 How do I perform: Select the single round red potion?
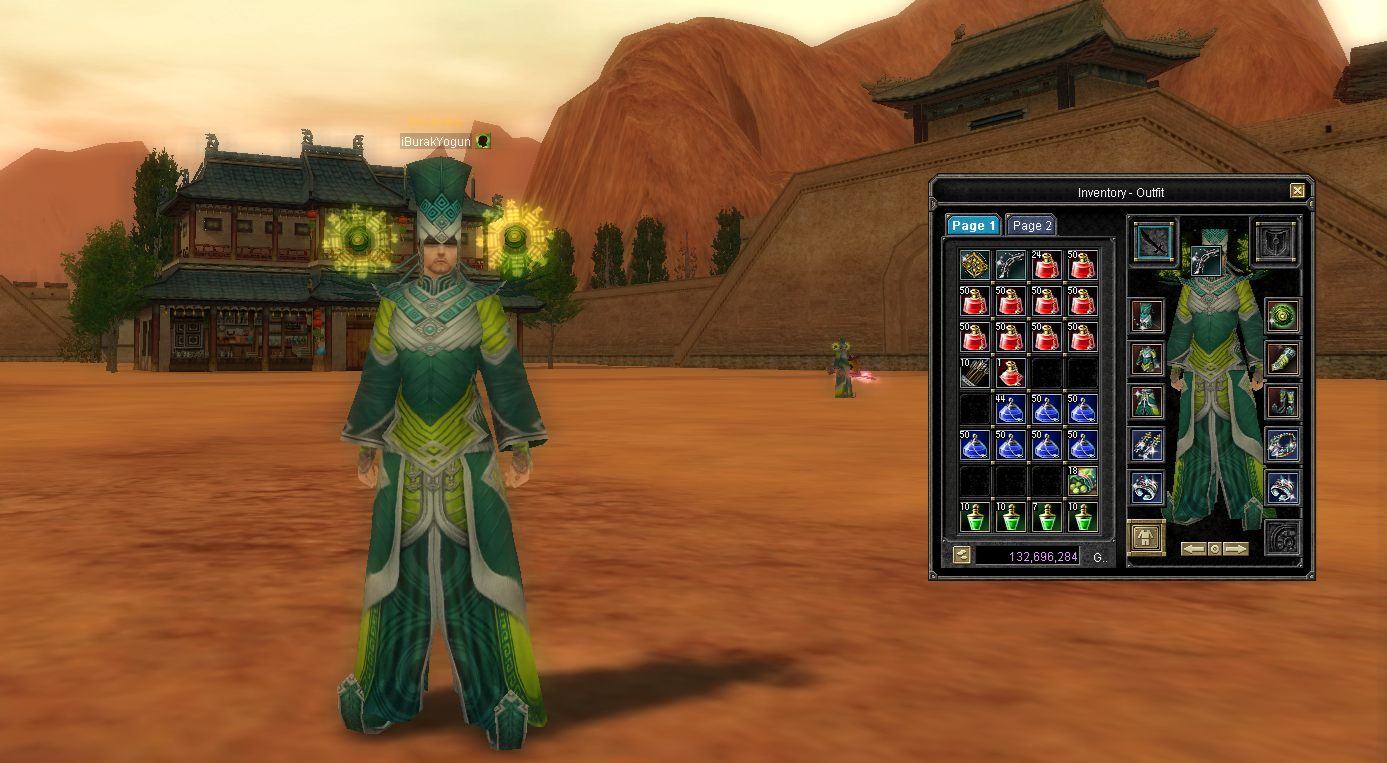tap(1011, 373)
